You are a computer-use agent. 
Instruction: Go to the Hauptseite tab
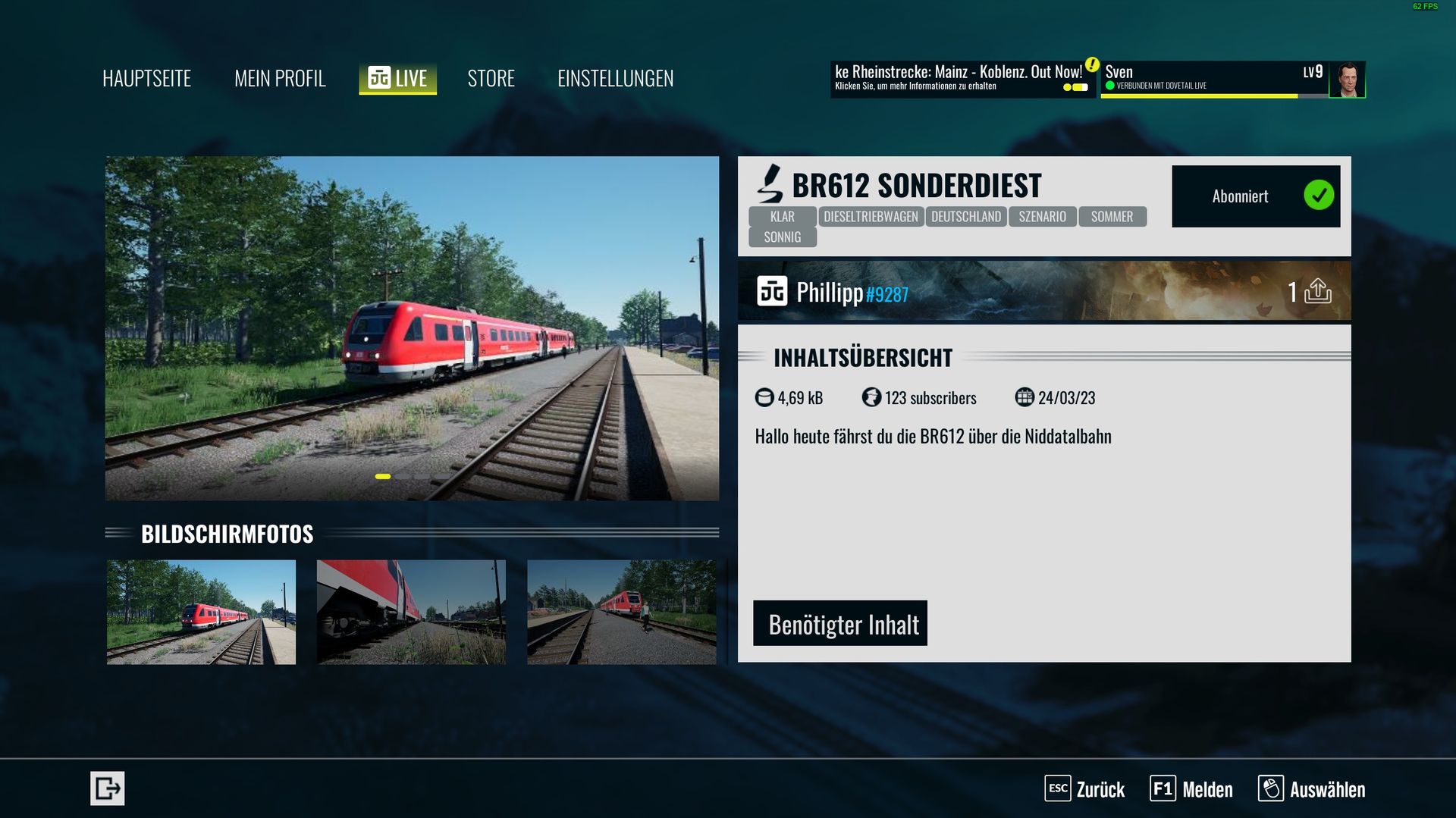coord(146,78)
